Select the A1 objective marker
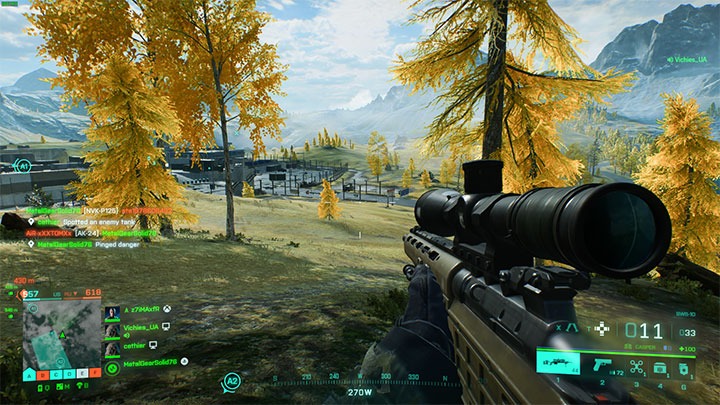The image size is (720, 405). [x=24, y=166]
